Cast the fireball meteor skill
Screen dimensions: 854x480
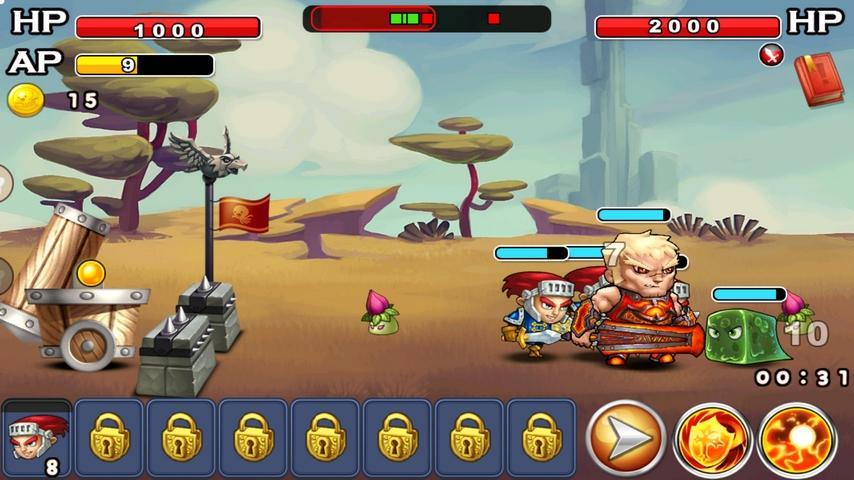coord(797,439)
